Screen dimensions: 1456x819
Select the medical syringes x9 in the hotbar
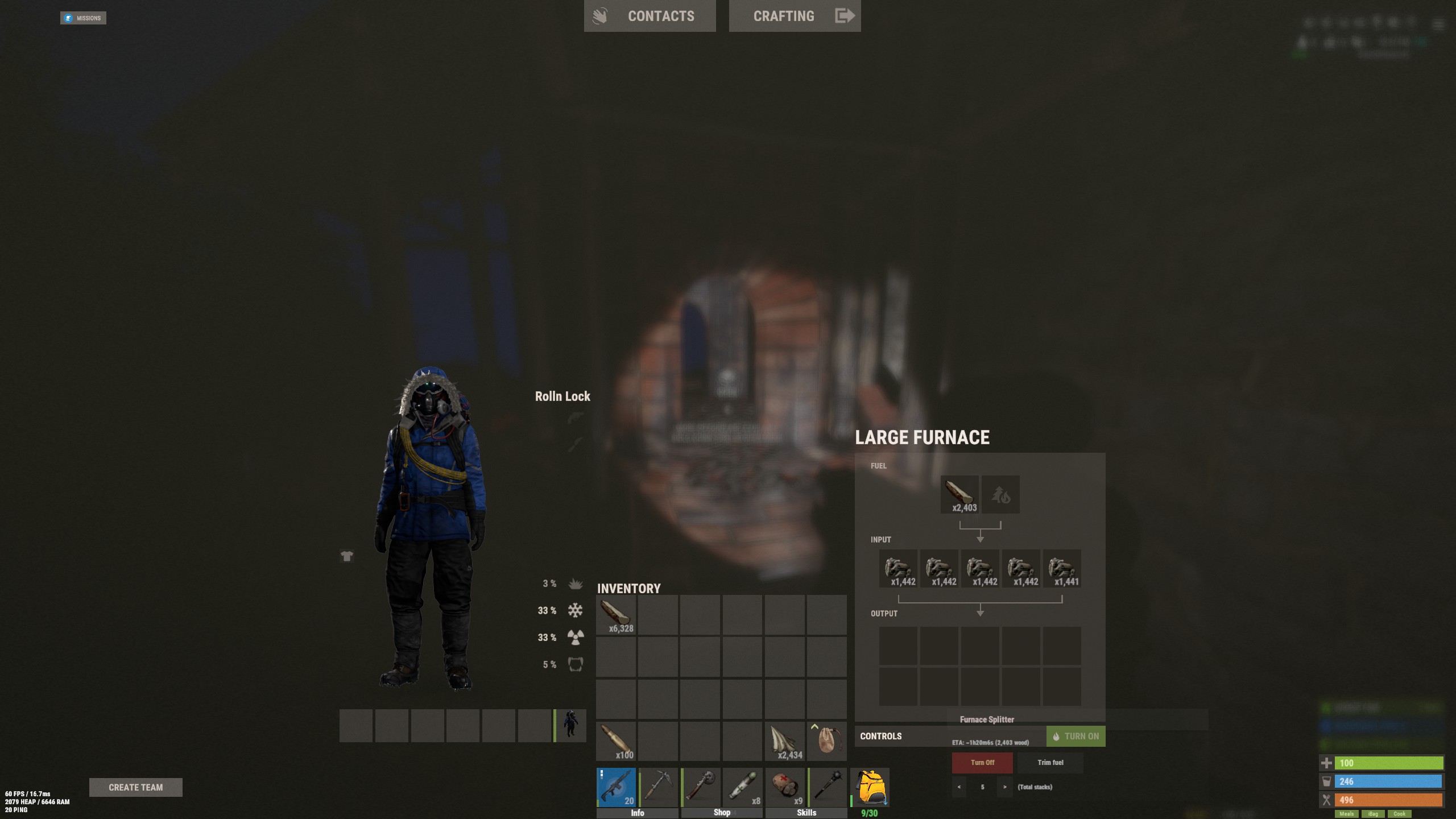(x=785, y=787)
